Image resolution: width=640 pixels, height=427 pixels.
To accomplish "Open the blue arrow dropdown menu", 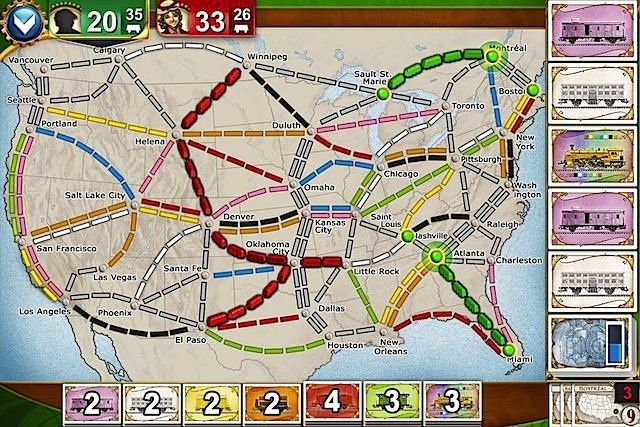I will [22, 20].
